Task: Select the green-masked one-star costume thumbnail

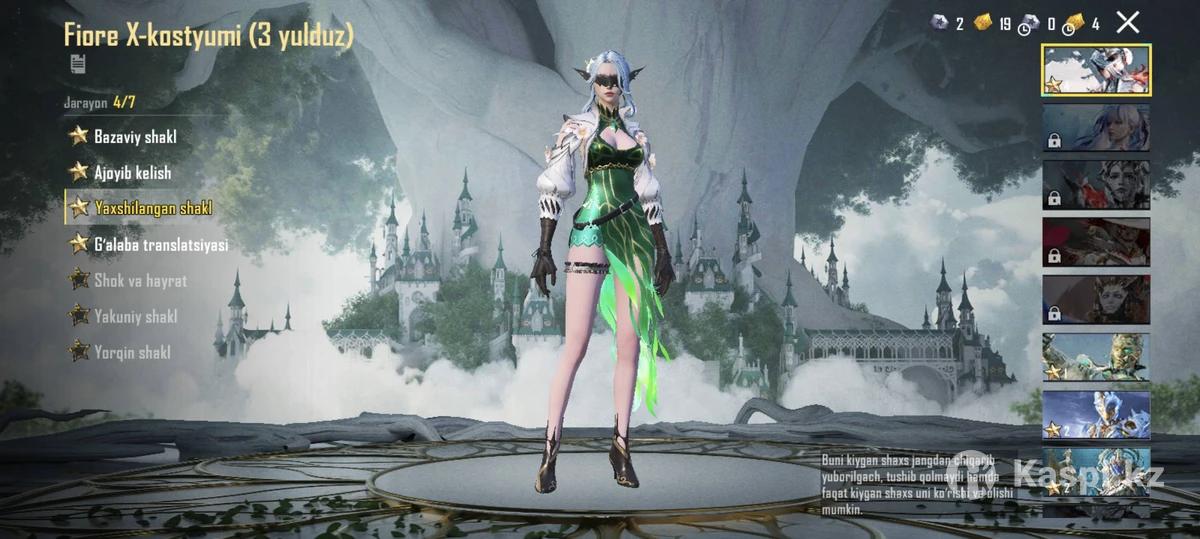Action: point(1096,357)
